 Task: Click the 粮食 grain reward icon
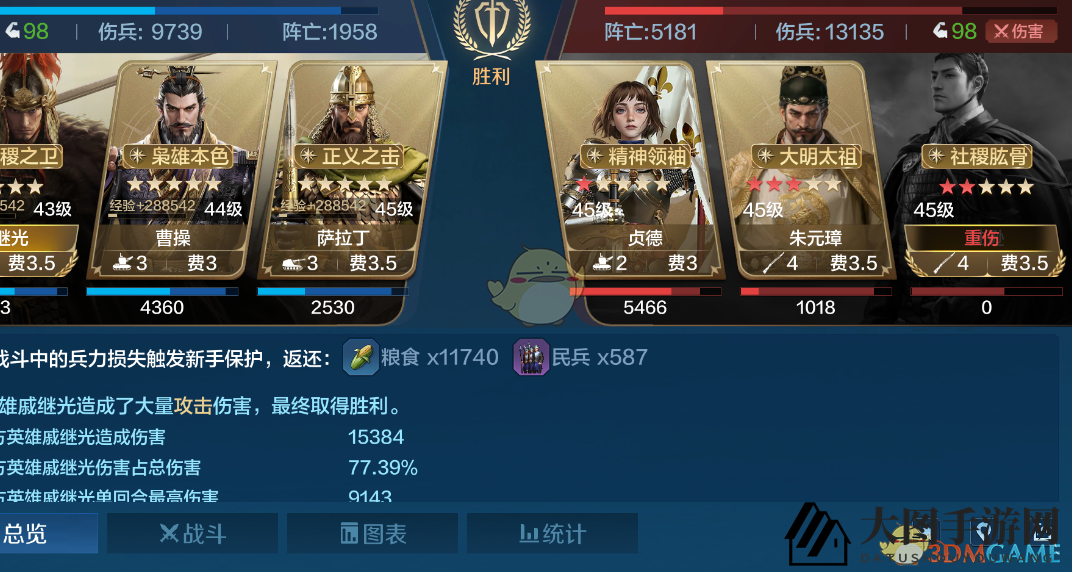click(361, 357)
